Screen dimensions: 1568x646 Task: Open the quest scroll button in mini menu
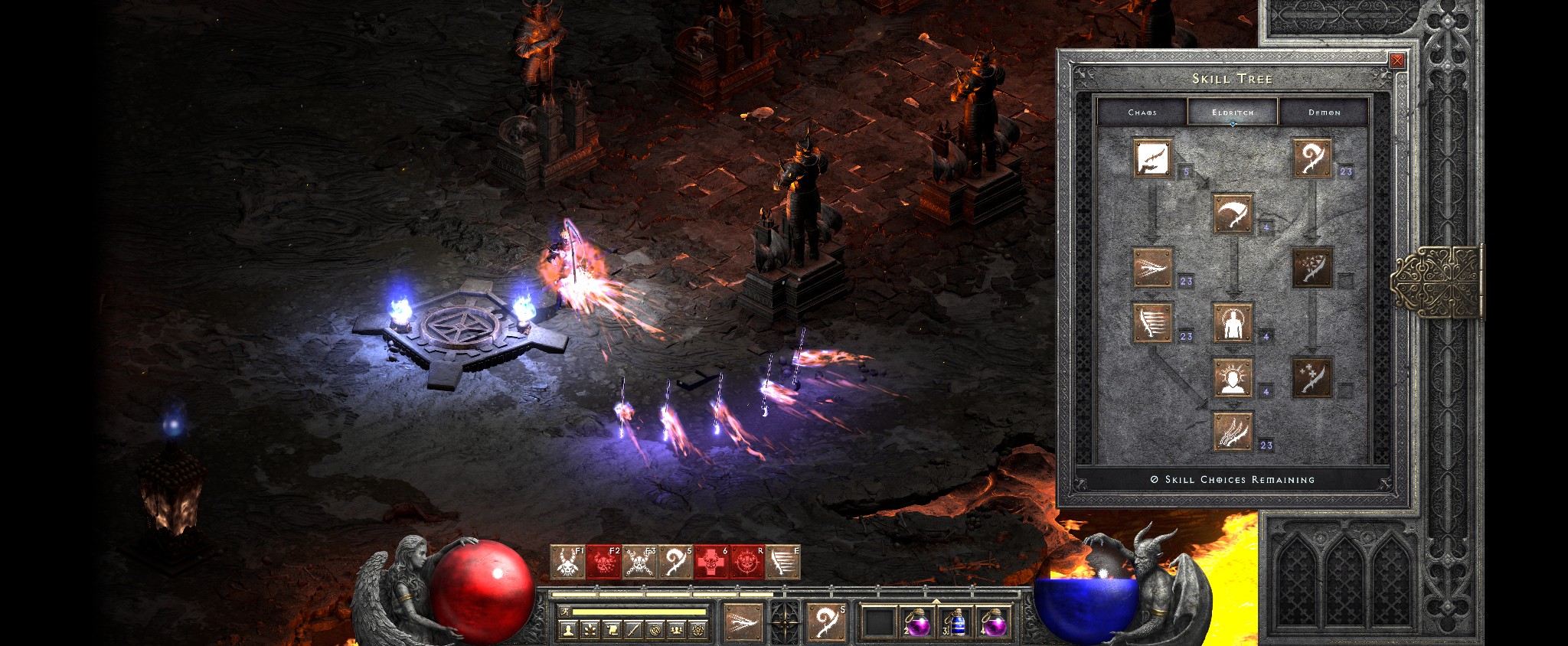(612, 630)
